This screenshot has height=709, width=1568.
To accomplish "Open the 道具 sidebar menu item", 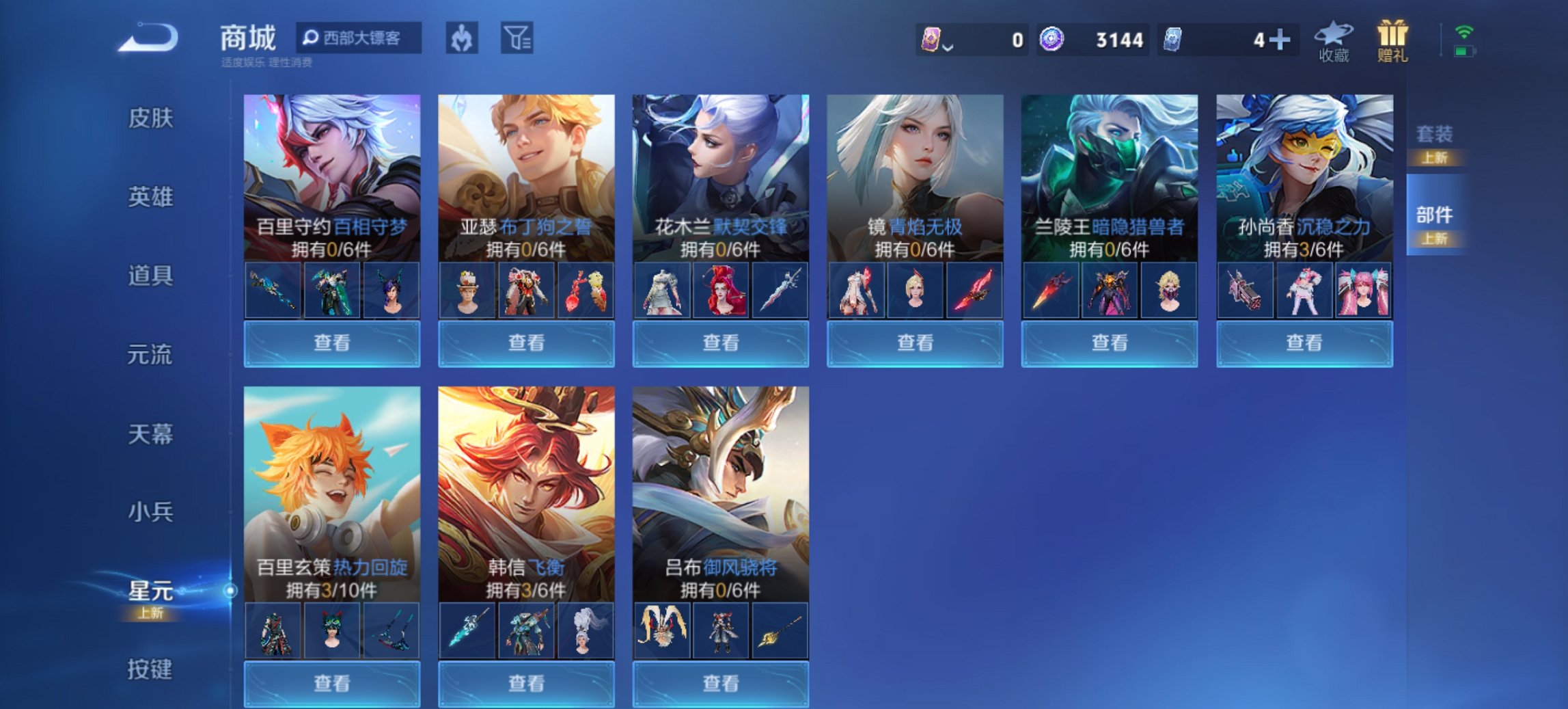I will [149, 277].
